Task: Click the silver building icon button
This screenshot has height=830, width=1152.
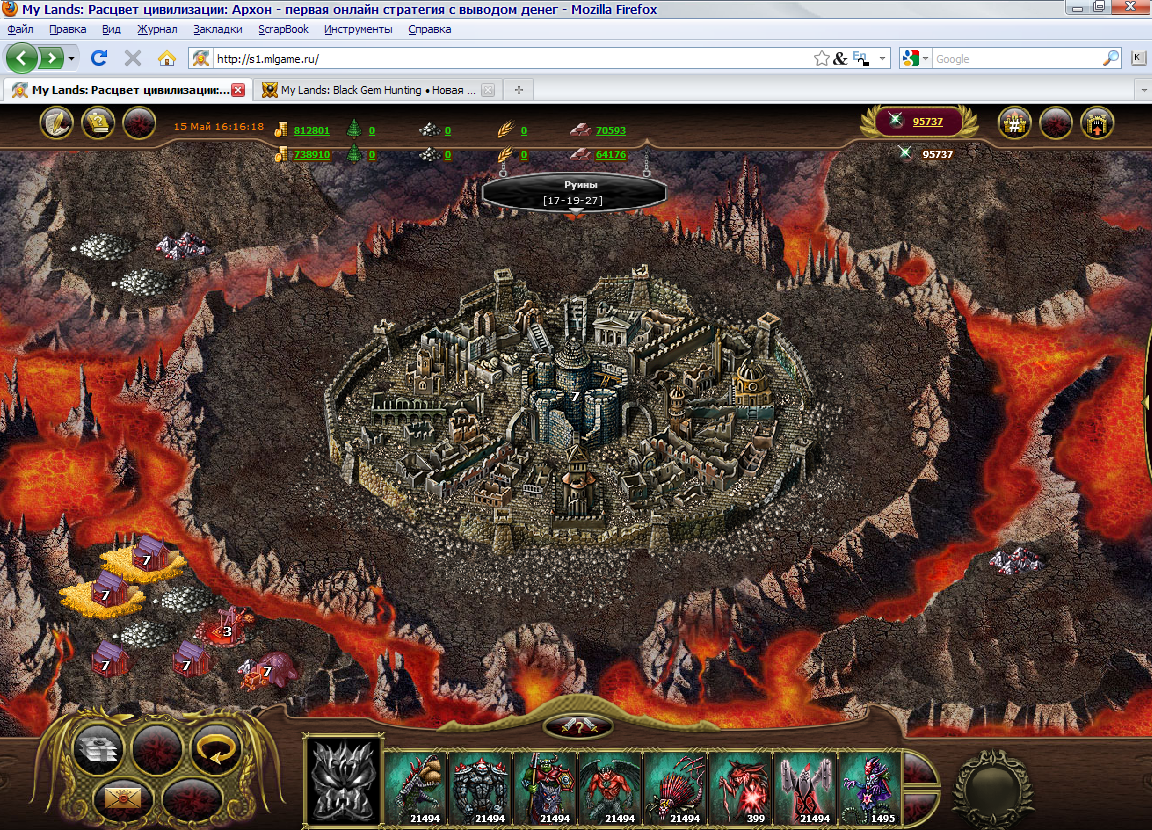Action: [98, 746]
